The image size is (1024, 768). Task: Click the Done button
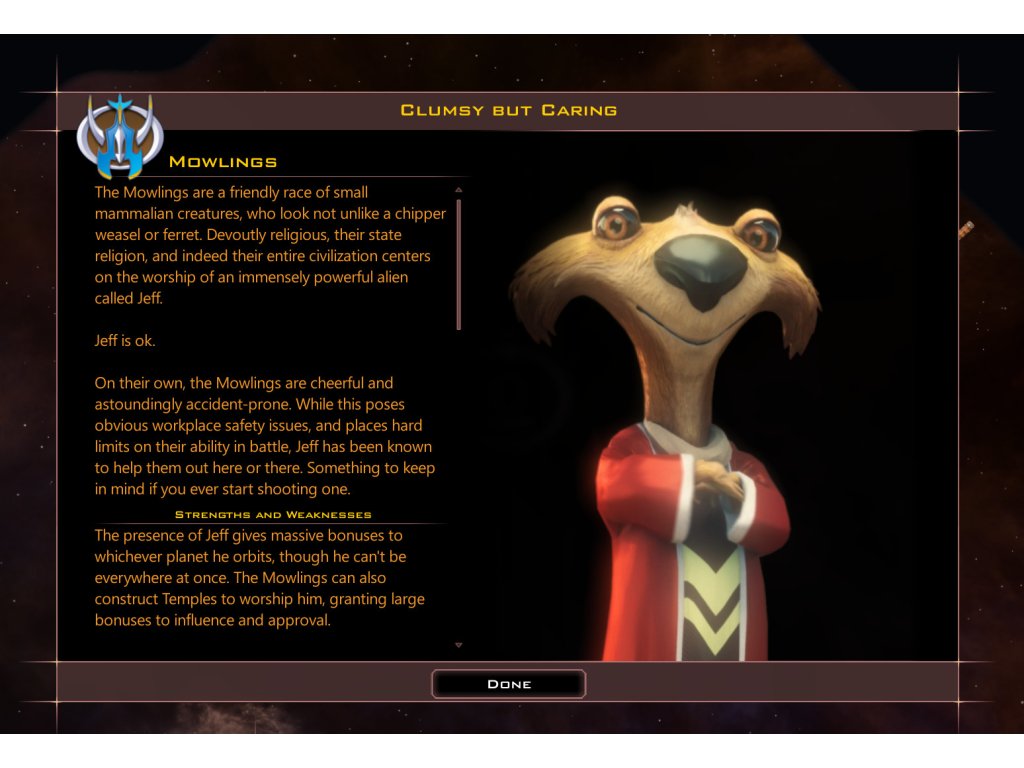[x=508, y=684]
